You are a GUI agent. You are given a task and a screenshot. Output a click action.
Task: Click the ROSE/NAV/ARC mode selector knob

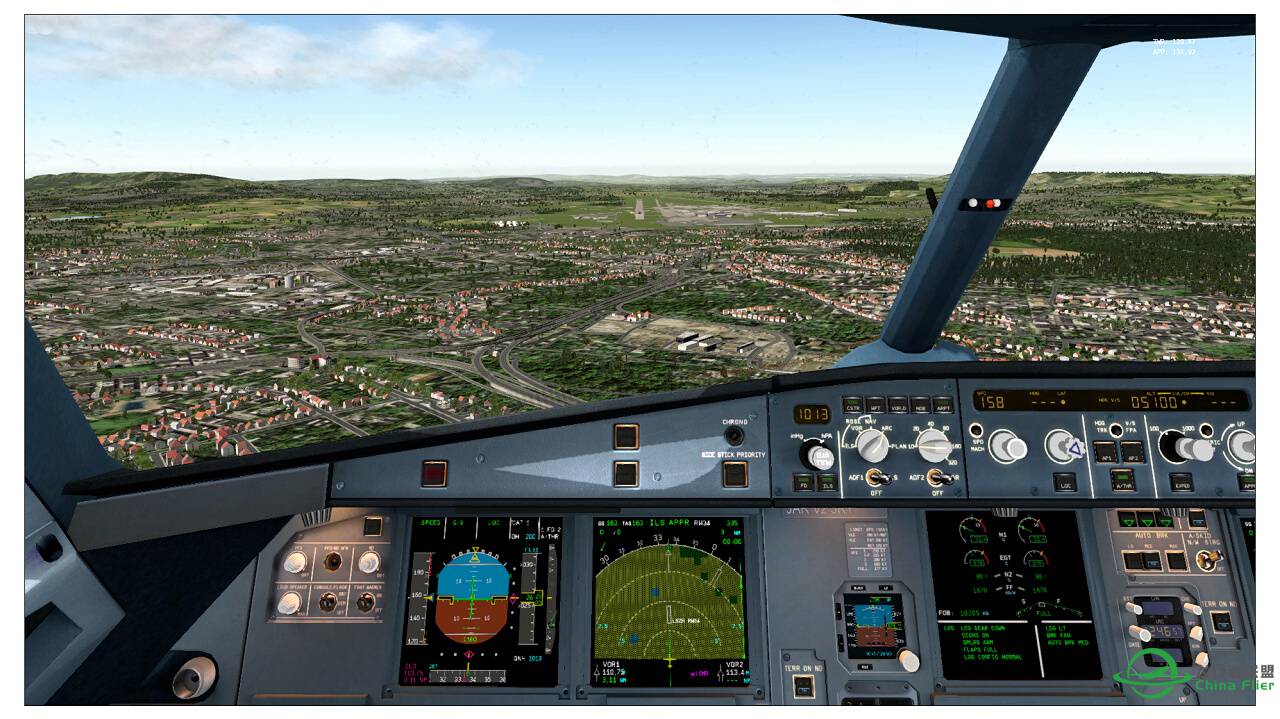pyautogui.click(x=872, y=445)
